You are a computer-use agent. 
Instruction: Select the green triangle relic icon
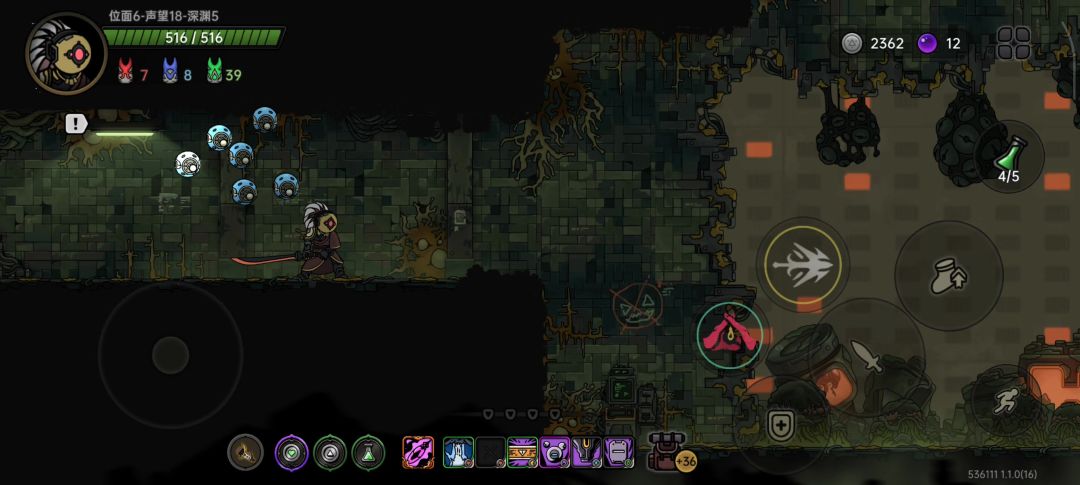(x=330, y=452)
